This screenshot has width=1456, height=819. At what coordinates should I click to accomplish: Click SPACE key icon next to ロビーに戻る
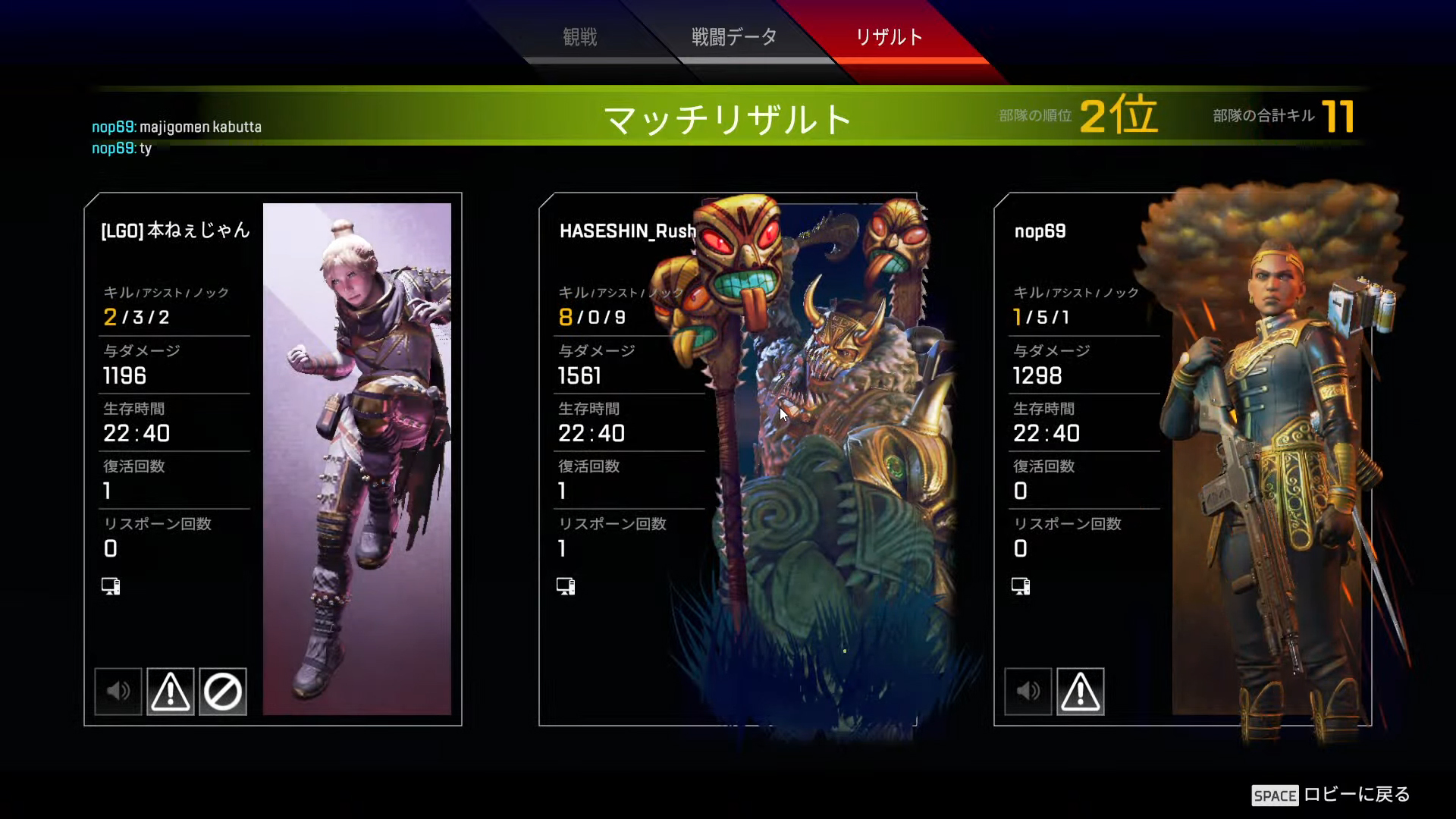[x=1276, y=796]
